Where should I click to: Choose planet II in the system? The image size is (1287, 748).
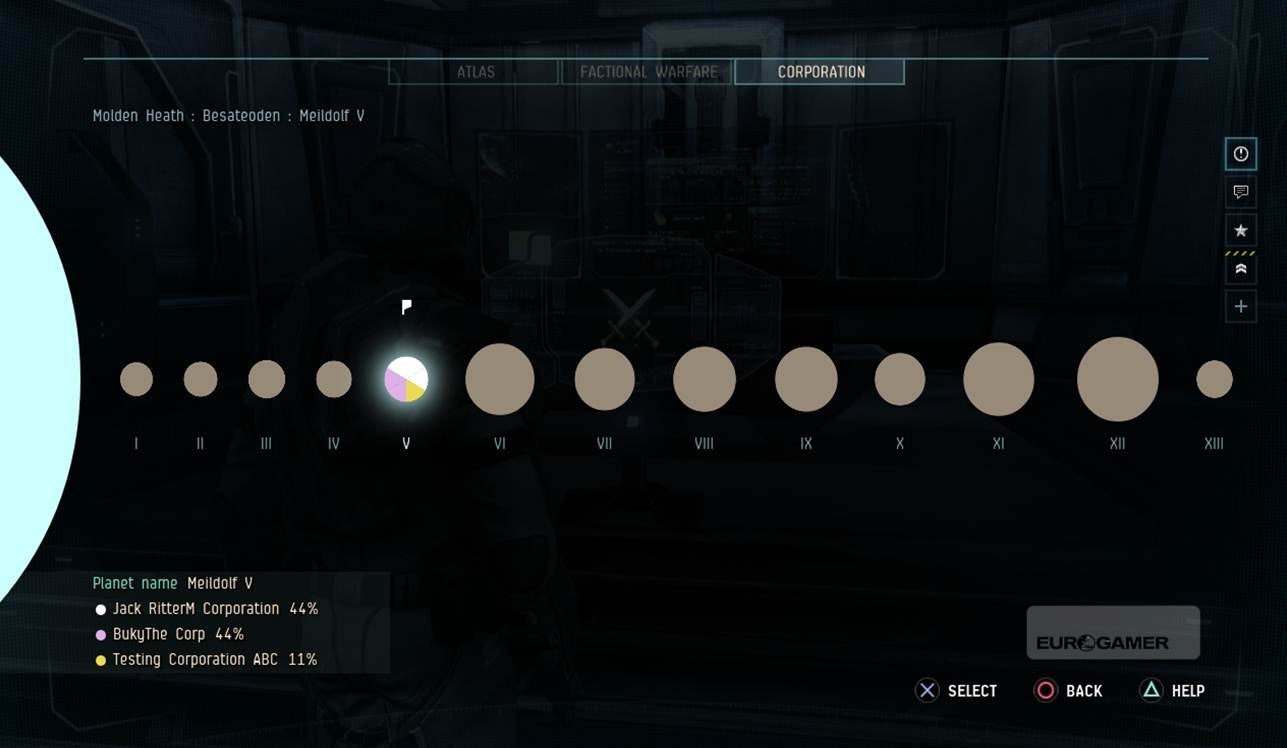[x=200, y=379]
